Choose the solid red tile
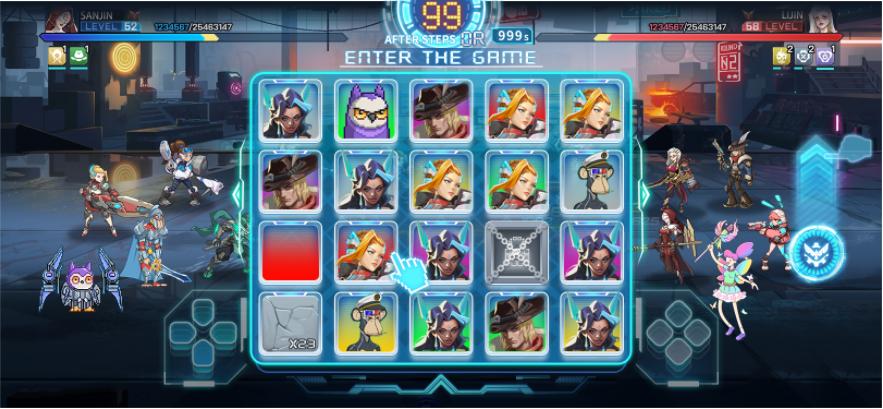883x409 pixels. coord(291,252)
